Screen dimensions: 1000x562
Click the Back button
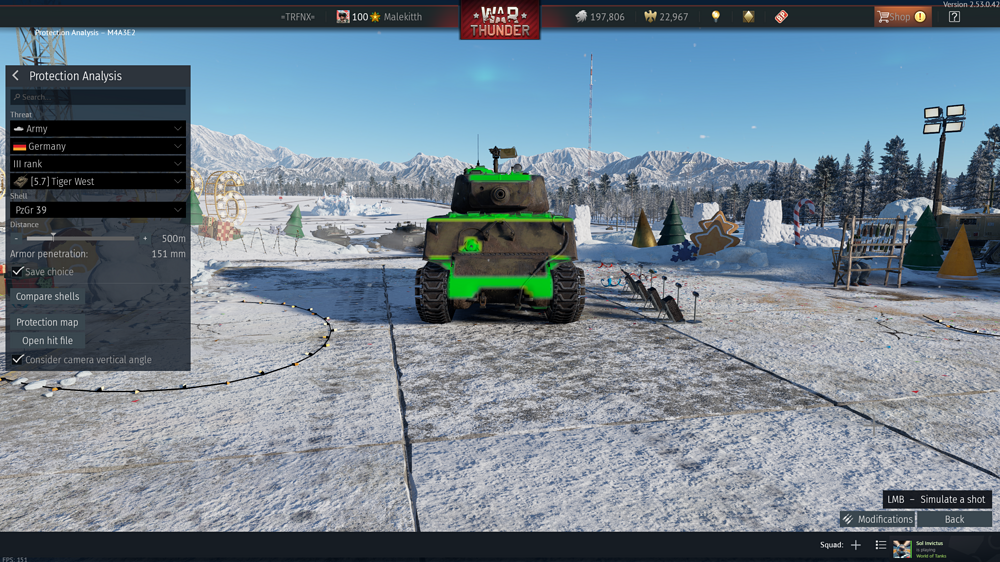(955, 519)
